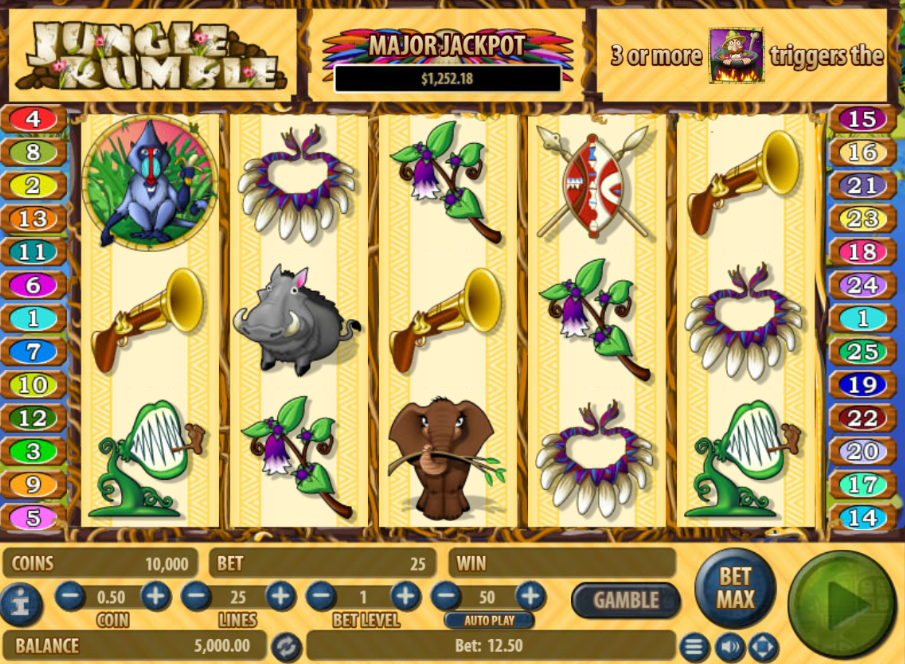Select payline number 19 marker
905x664 pixels.
click(862, 385)
